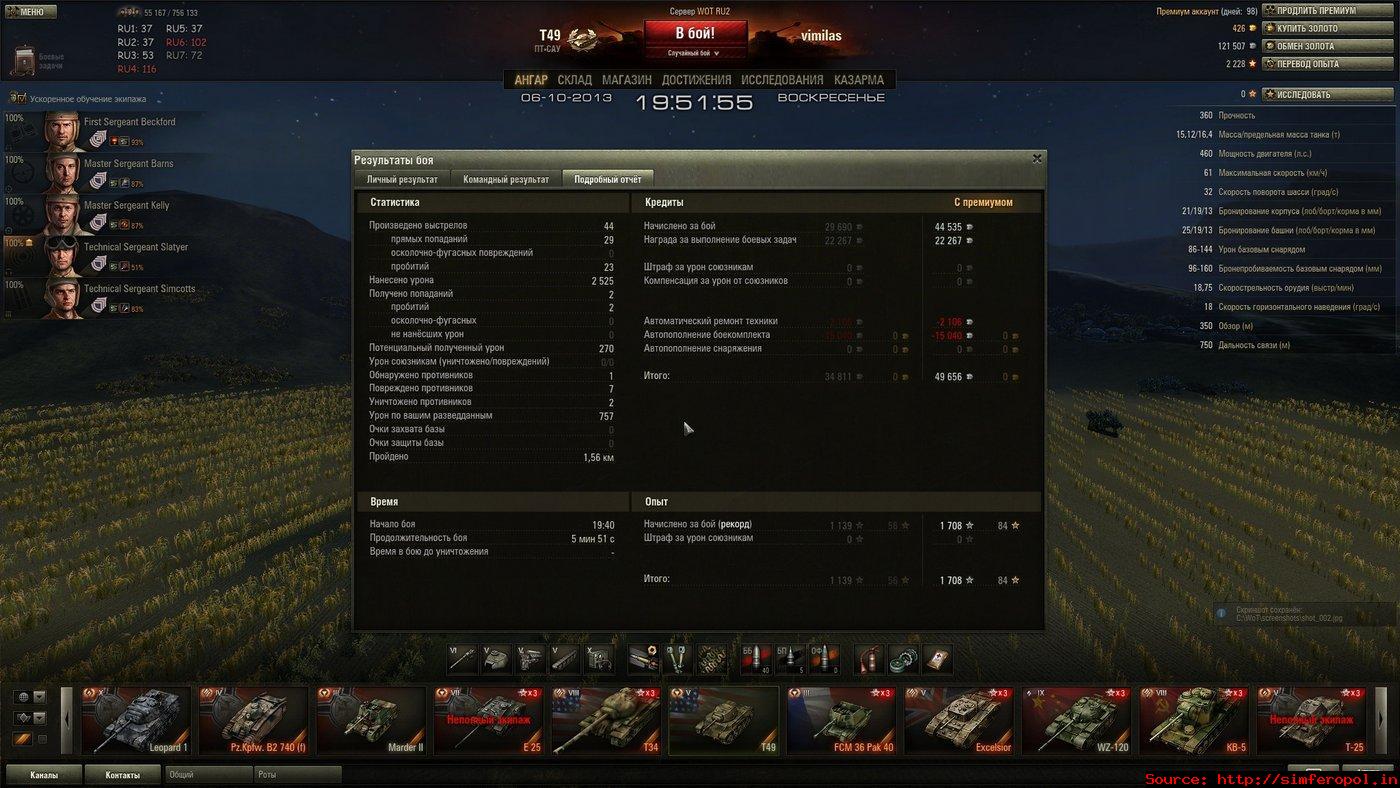1400x788 pixels.
Task: Open the ИССЛЕДОВАНИЯ section
Action: tap(782, 80)
